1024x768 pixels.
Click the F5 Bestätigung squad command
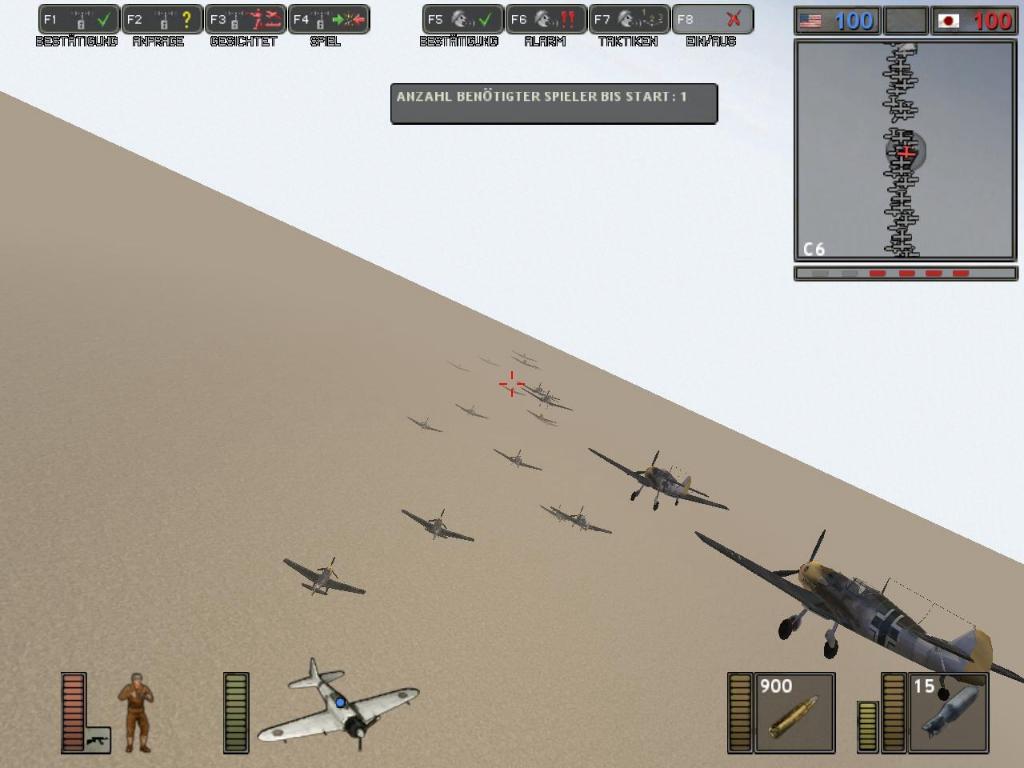point(463,19)
